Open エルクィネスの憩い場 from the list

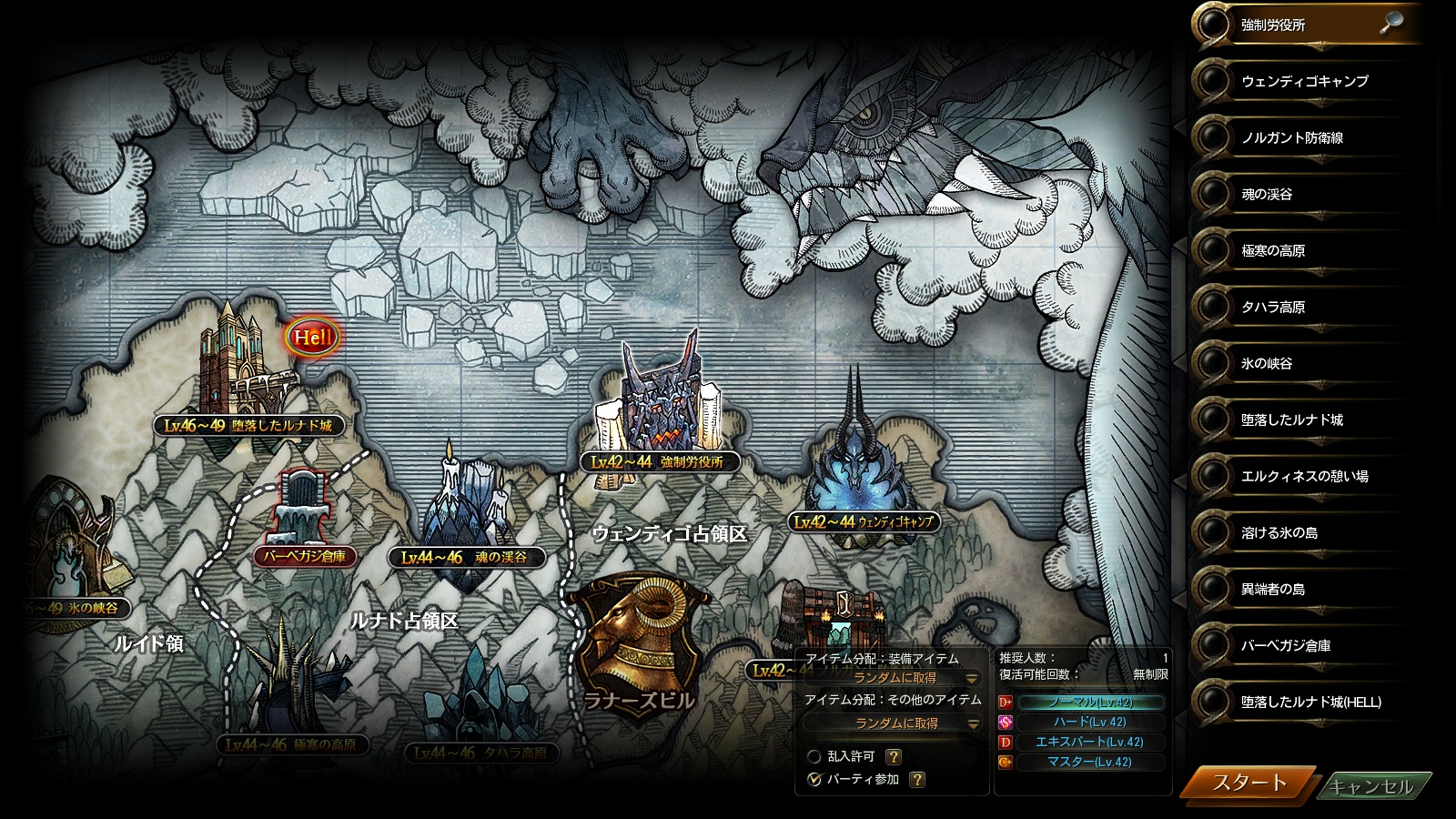coord(1304,477)
